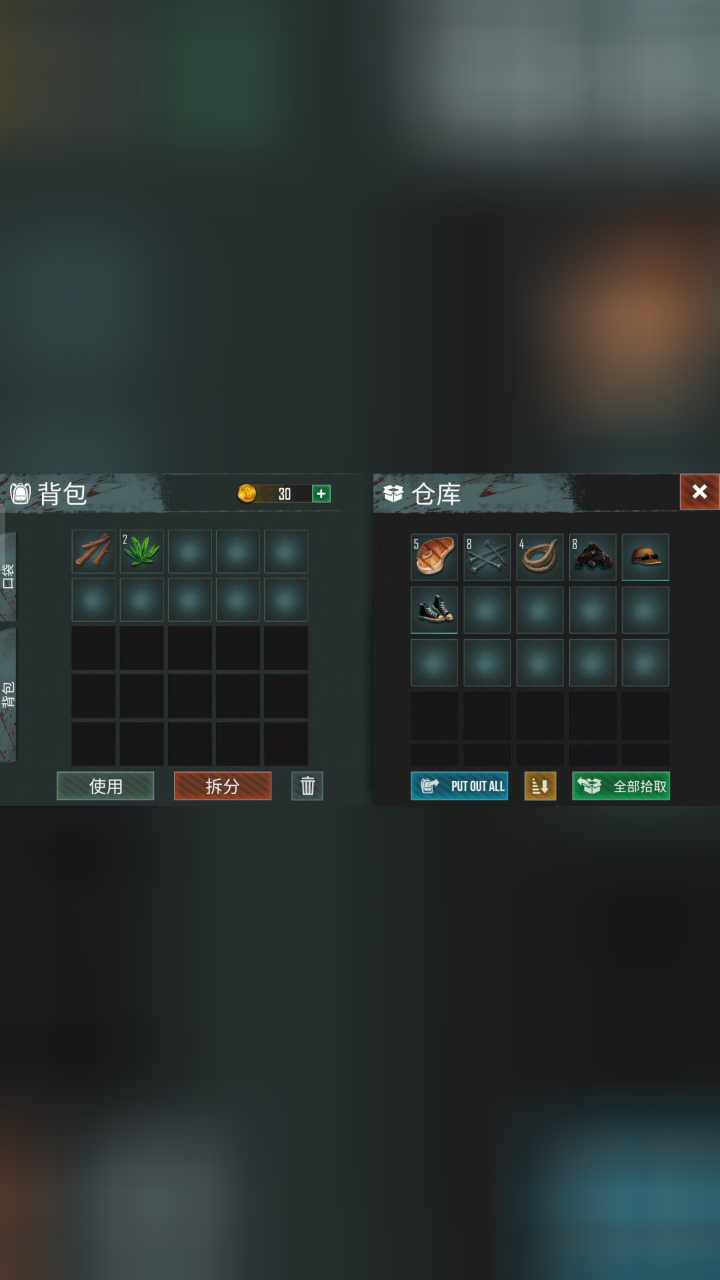Select the green plant leaves slot

pos(142,551)
